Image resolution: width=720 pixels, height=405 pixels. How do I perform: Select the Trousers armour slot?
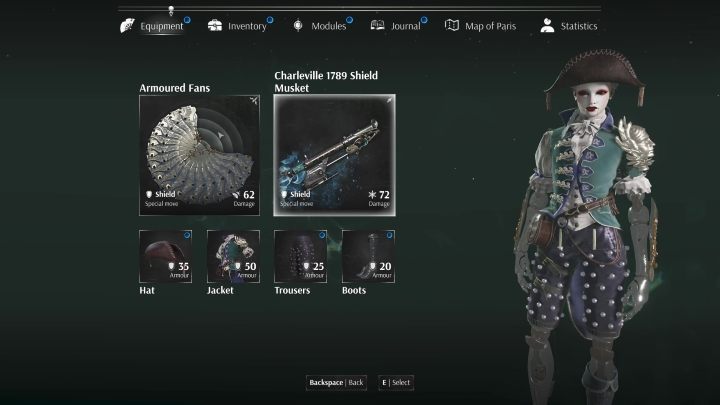click(x=301, y=256)
